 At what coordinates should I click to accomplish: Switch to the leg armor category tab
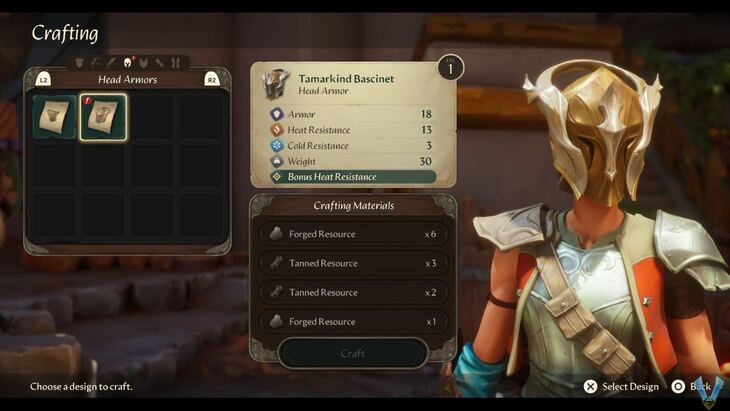(175, 63)
